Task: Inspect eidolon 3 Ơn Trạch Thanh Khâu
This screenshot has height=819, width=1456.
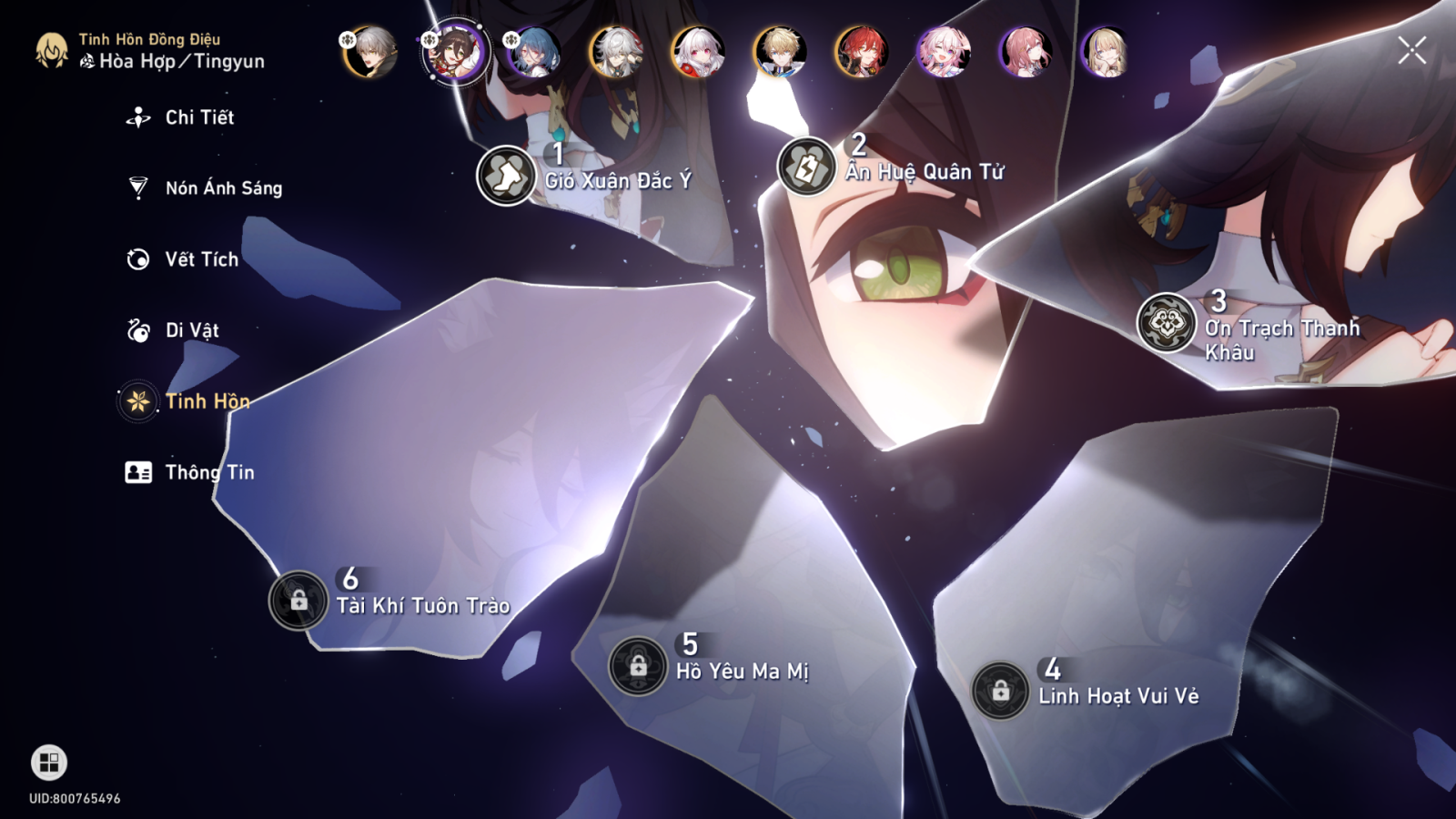Action: pyautogui.click(x=1166, y=323)
